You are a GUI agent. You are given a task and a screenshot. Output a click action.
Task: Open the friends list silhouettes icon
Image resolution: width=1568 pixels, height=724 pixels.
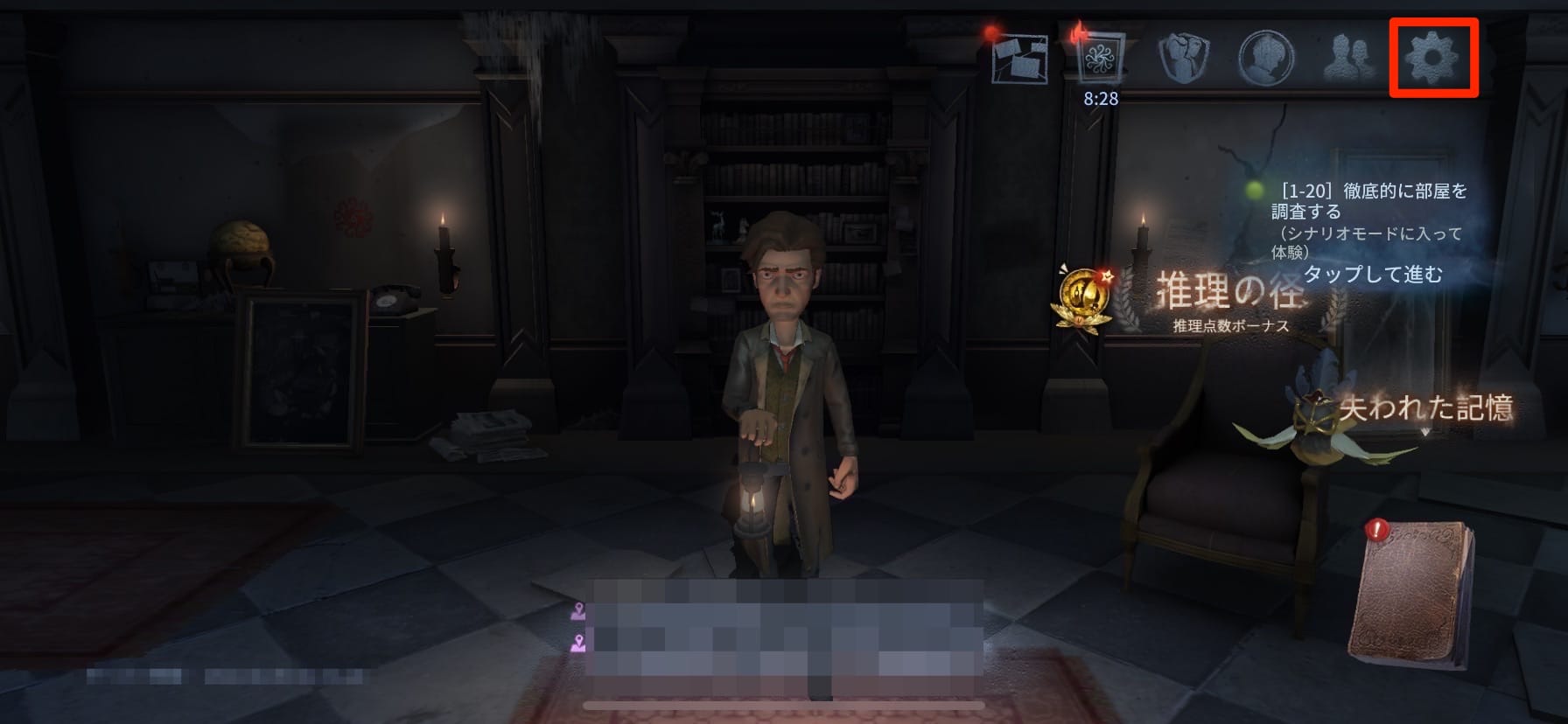pyautogui.click(x=1348, y=58)
